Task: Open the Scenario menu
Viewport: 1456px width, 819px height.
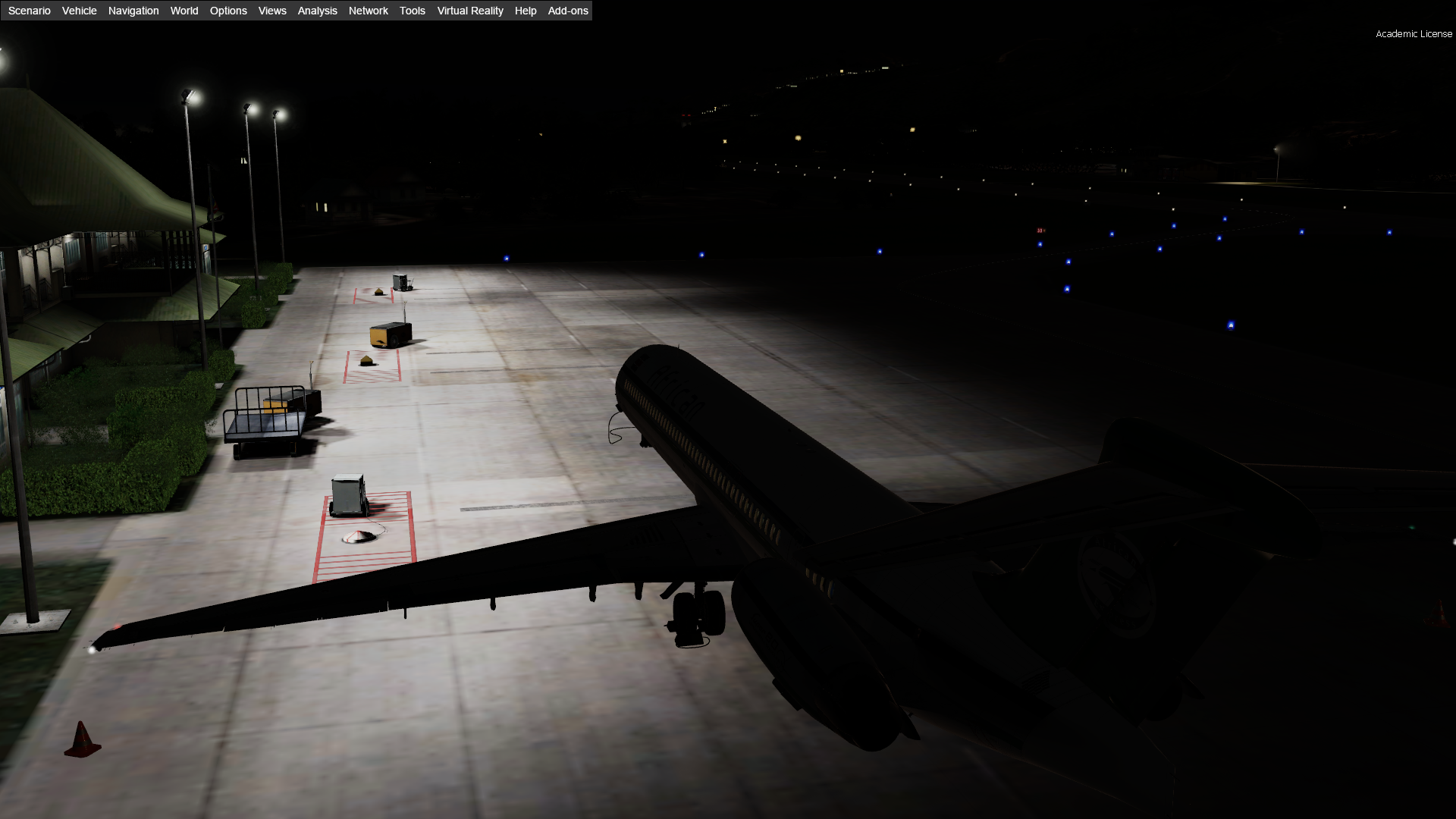Action: pyautogui.click(x=30, y=11)
